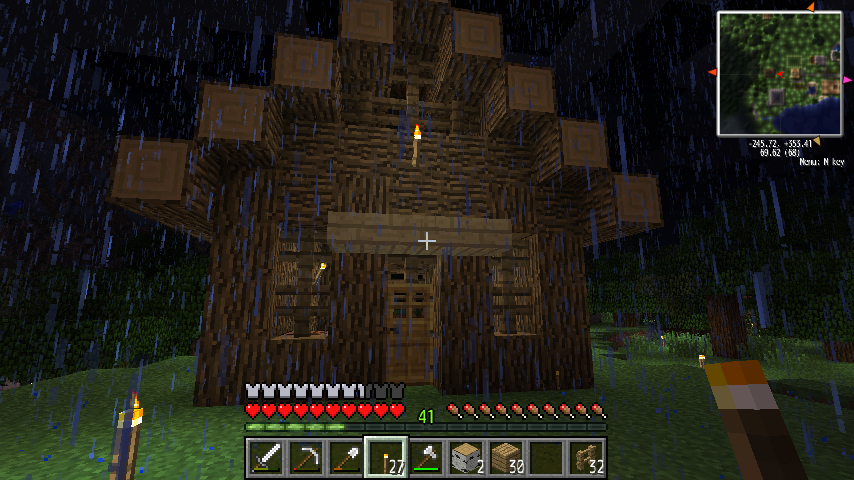Screen dimensions: 854x480
Task: Click the tan waypoint marker below the minimap
Action: 815,141
